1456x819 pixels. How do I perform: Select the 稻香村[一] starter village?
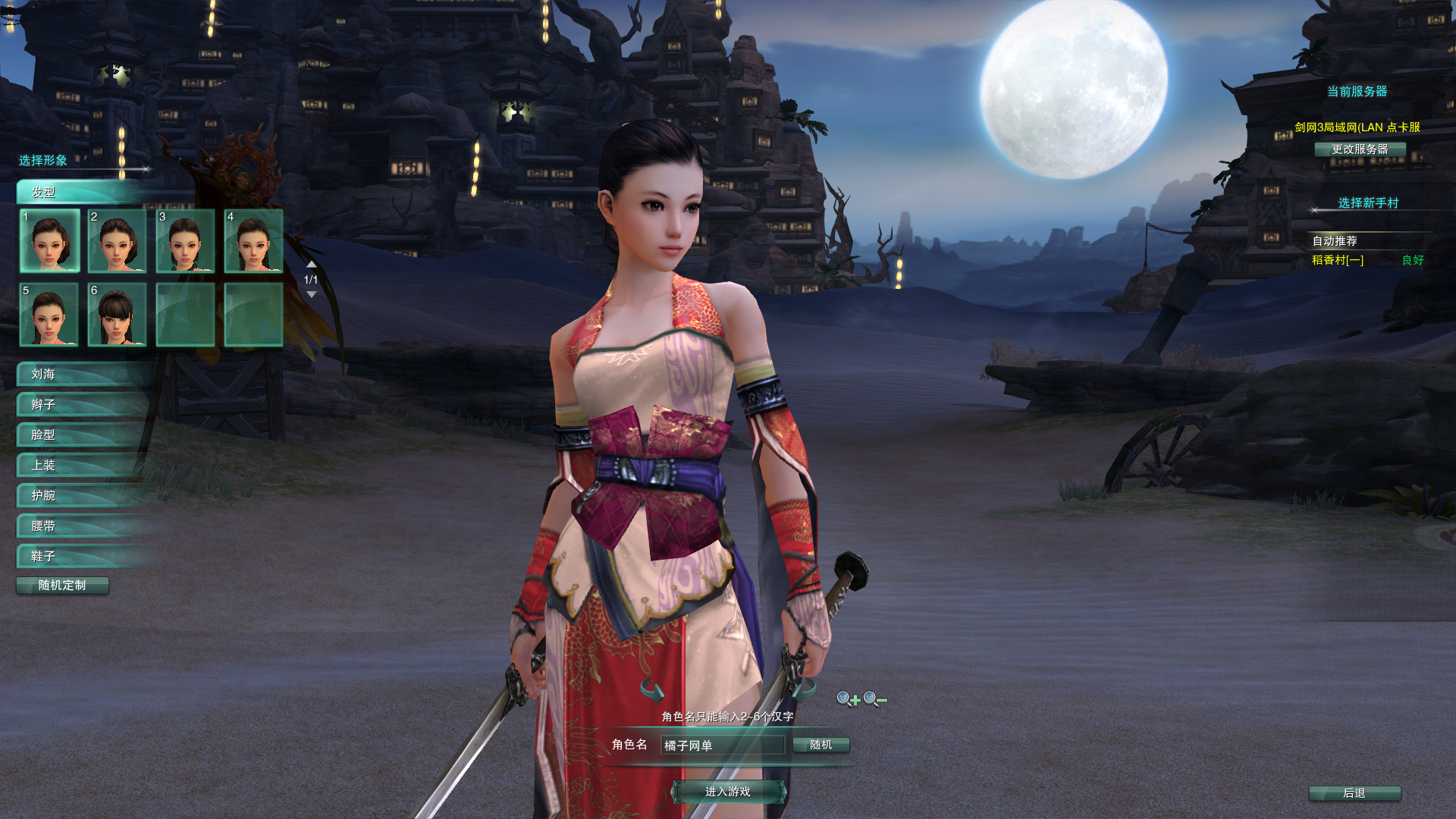(x=1338, y=260)
